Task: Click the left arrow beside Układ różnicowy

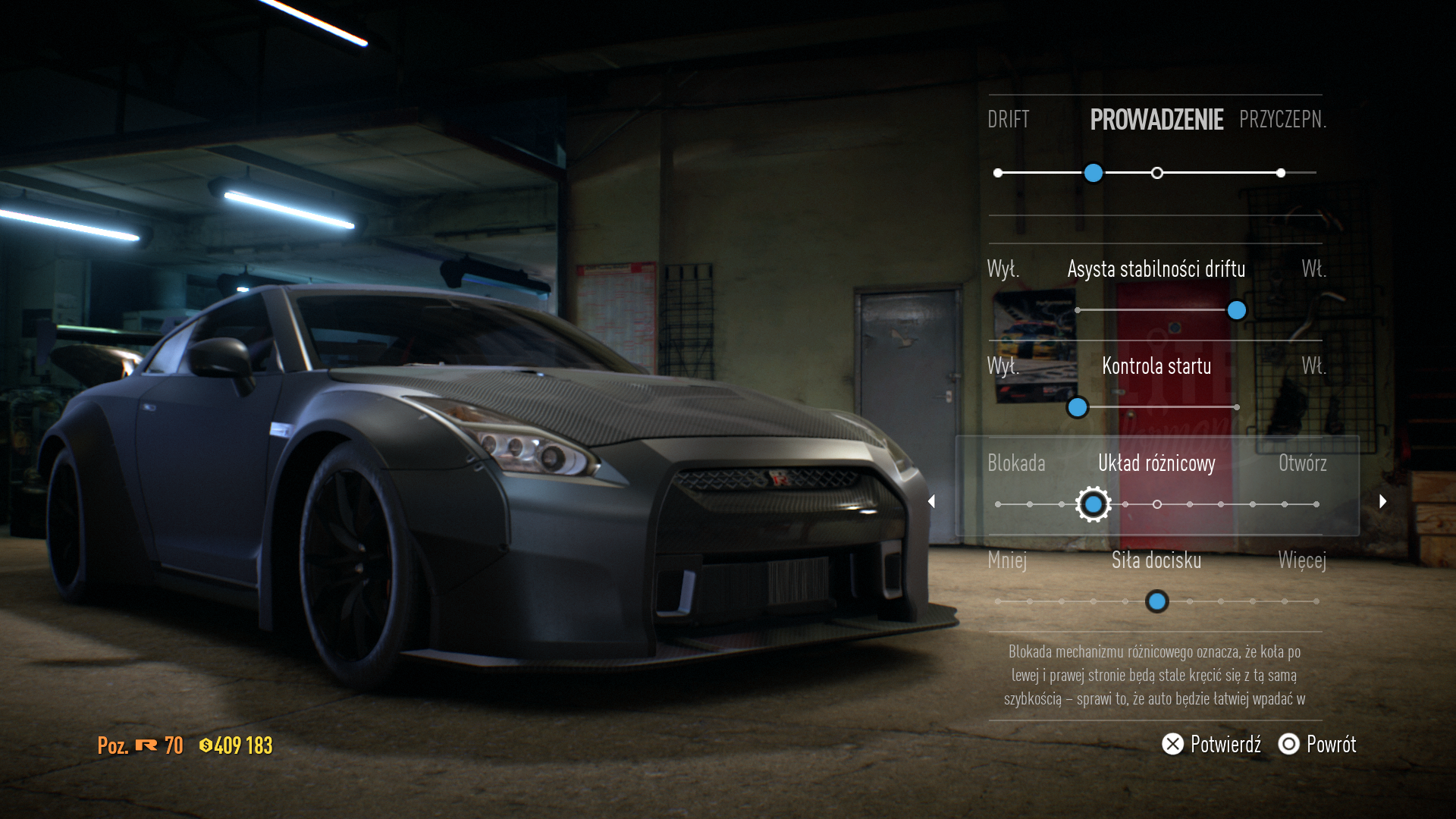Action: tap(932, 501)
